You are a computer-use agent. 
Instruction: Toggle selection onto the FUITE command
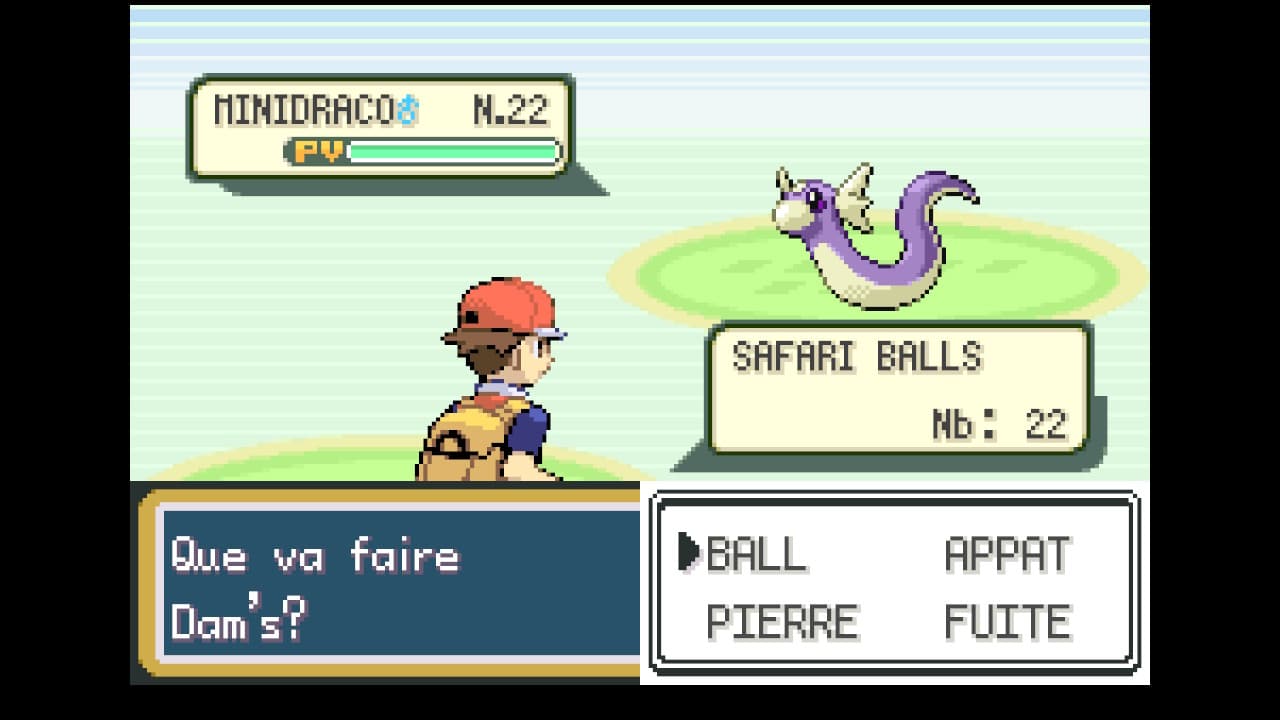coord(1010,620)
